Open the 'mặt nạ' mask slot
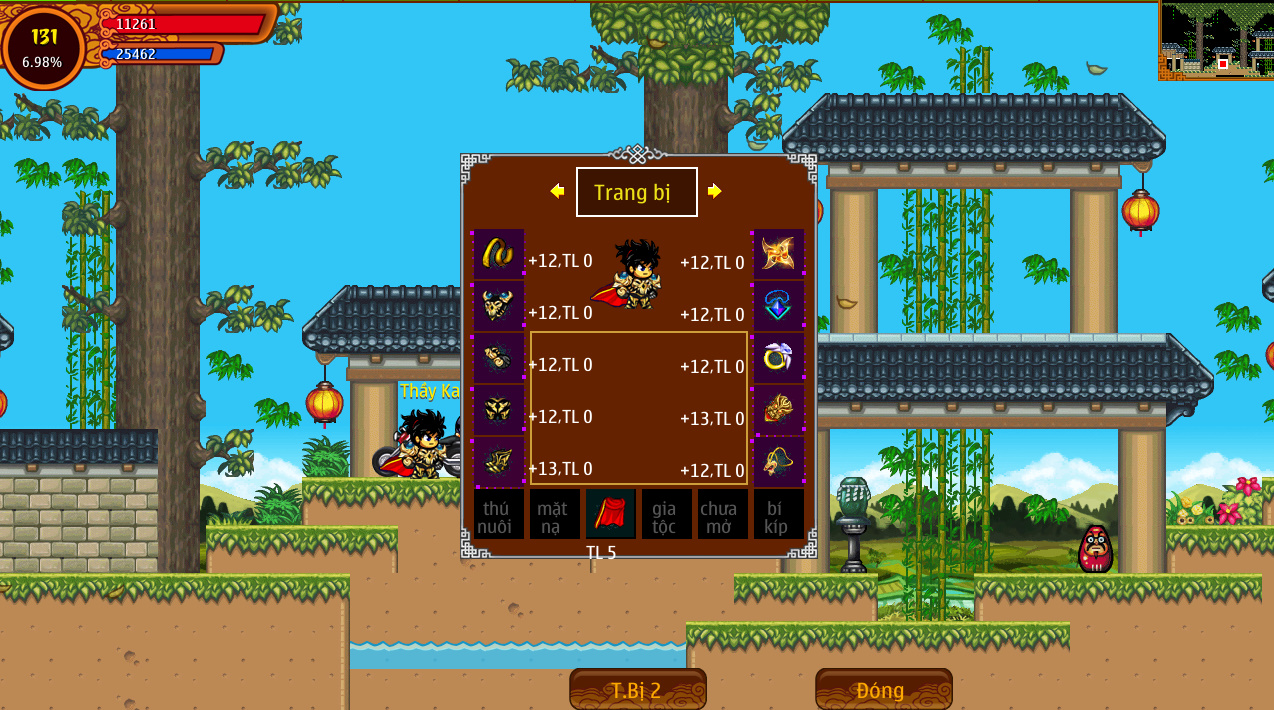1274x710 pixels. tap(554, 514)
